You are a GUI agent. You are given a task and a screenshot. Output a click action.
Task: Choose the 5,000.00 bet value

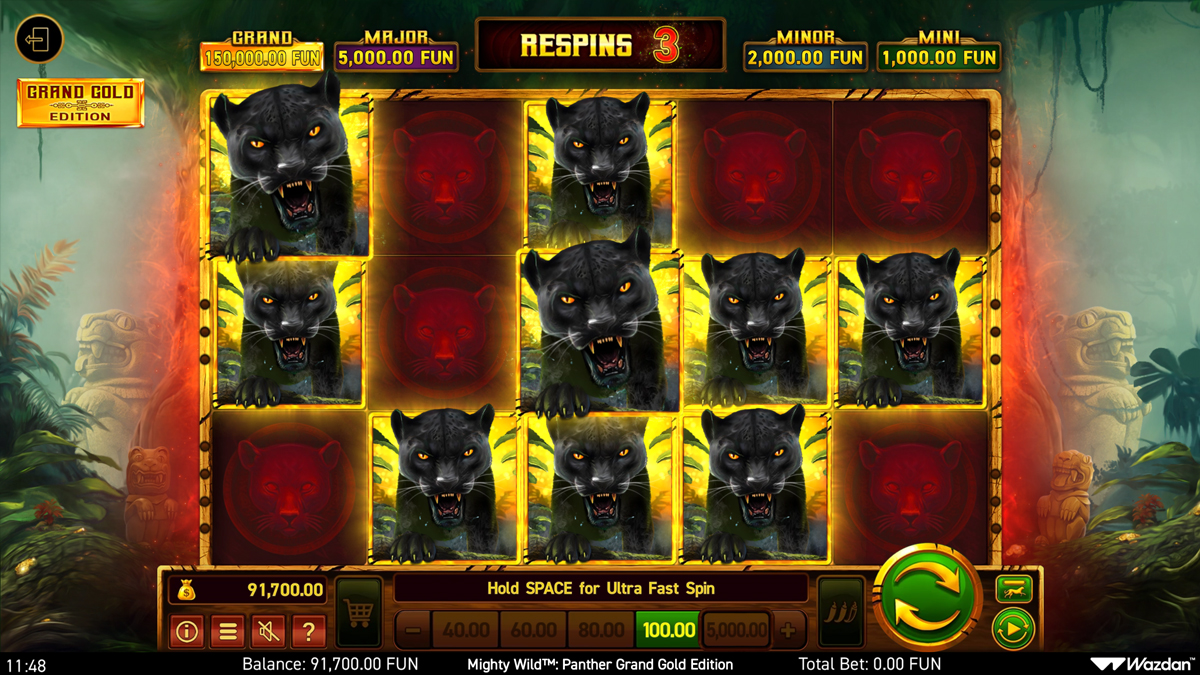736,630
